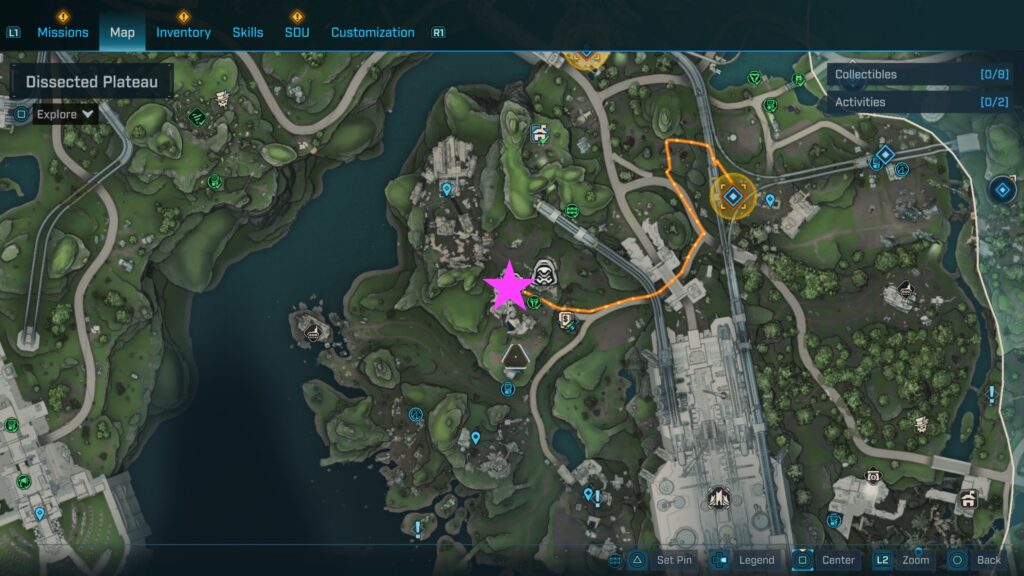Screen dimensions: 1024x576
Task: Select the Skills tab
Action: 248,32
